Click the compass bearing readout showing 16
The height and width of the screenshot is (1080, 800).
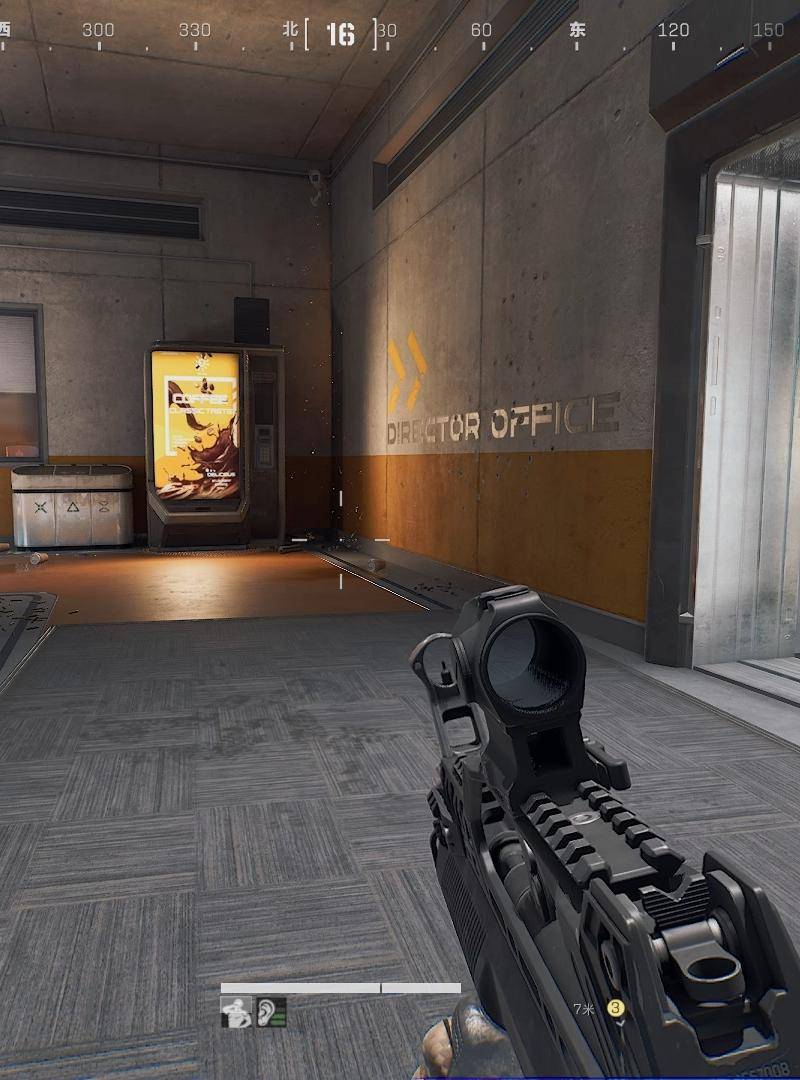(340, 34)
